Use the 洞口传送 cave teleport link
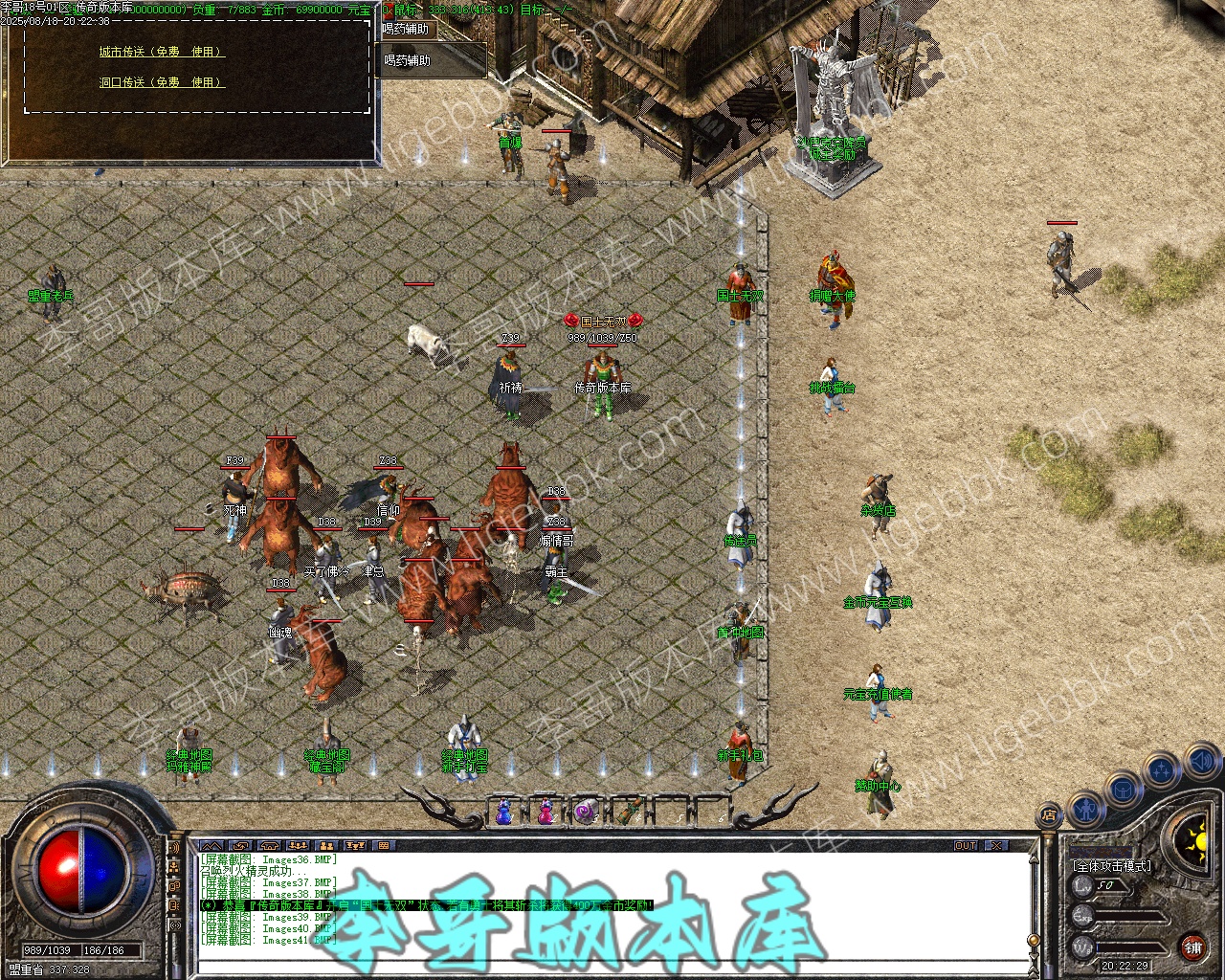 click(162, 82)
